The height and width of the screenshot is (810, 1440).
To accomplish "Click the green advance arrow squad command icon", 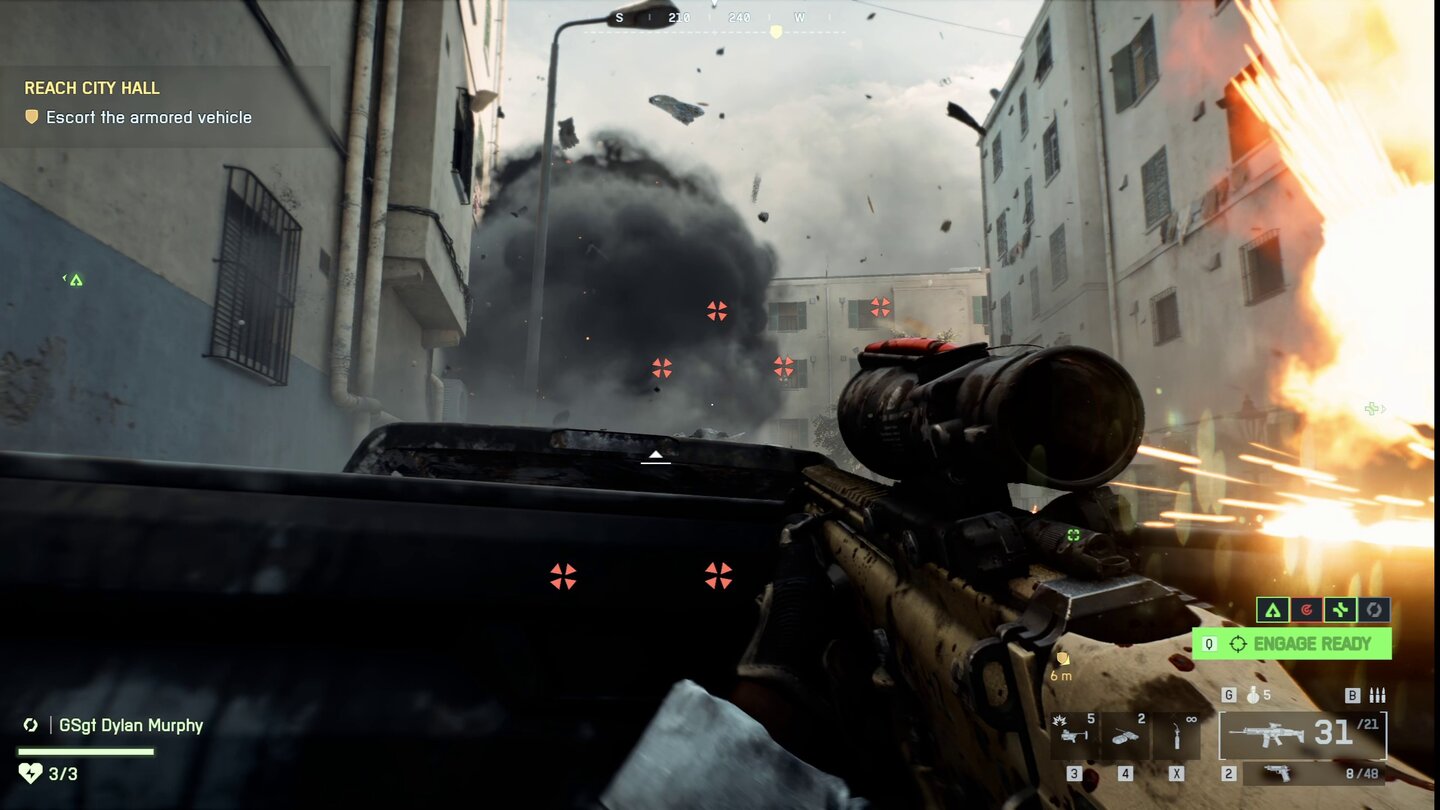I will click(1272, 610).
